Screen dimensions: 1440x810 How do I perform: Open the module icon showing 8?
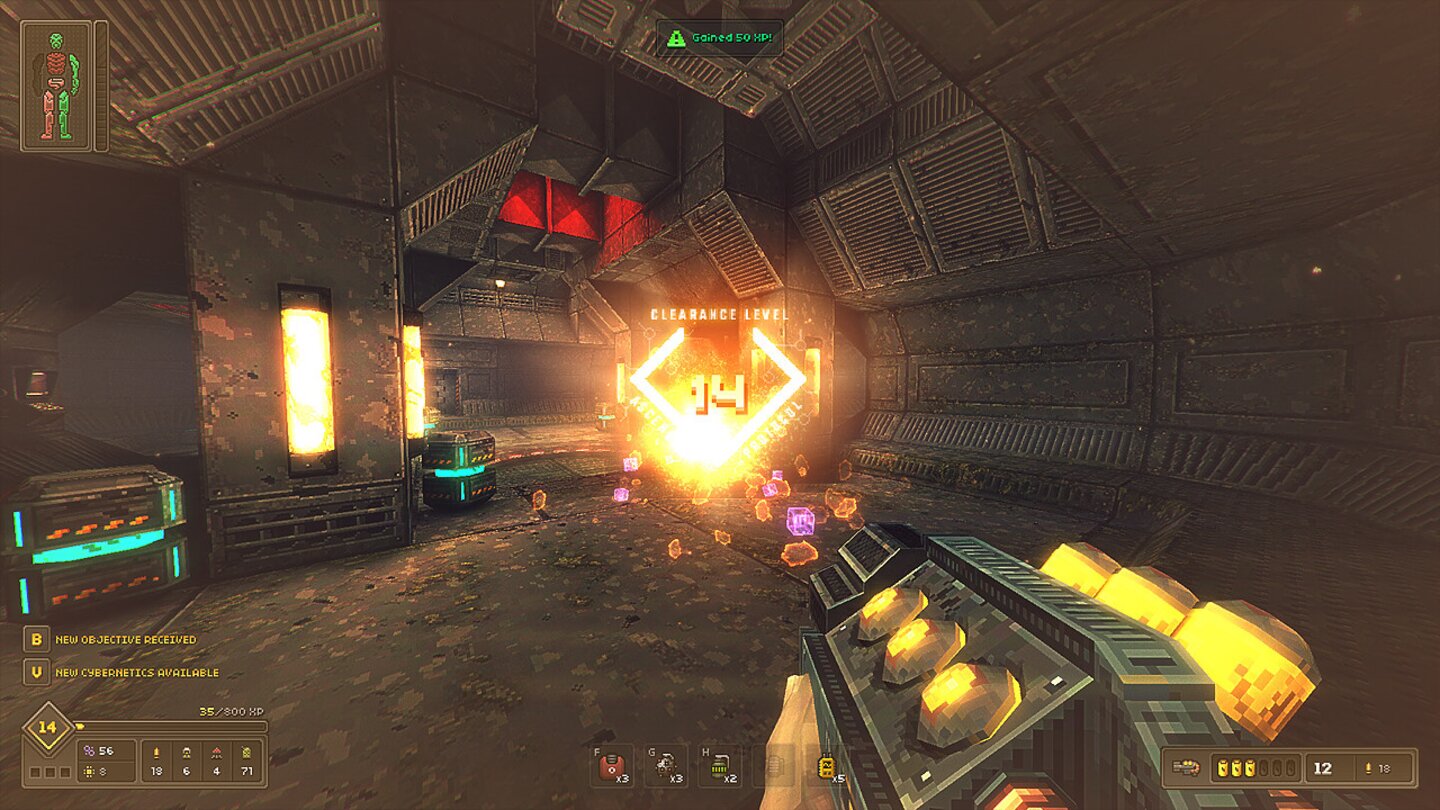pyautogui.click(x=89, y=771)
